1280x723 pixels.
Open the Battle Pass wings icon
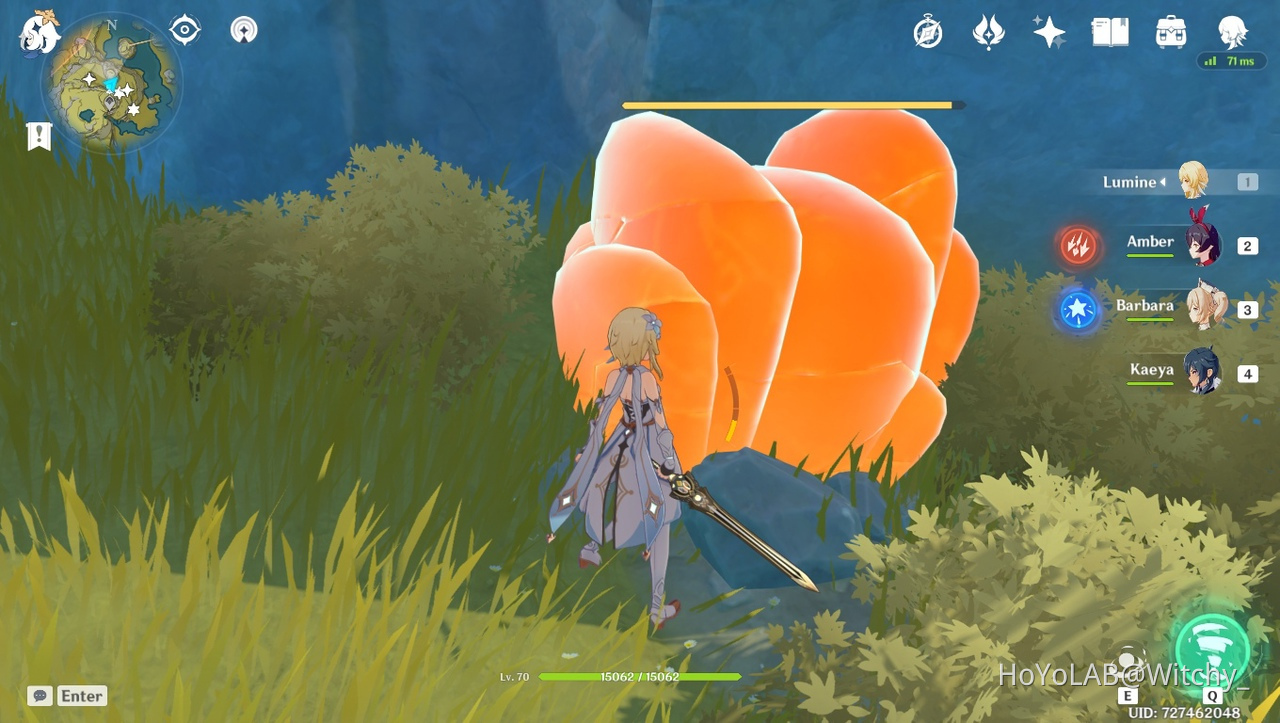point(988,32)
